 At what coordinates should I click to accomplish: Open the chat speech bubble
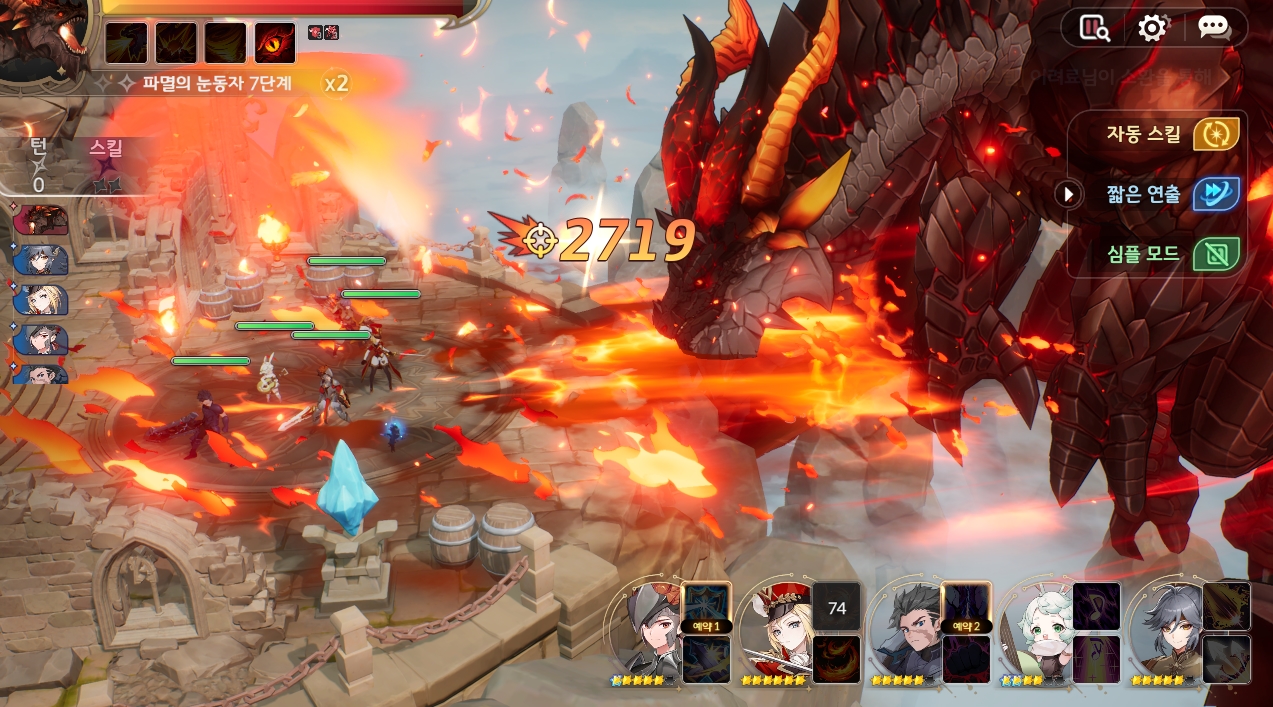click(1213, 28)
